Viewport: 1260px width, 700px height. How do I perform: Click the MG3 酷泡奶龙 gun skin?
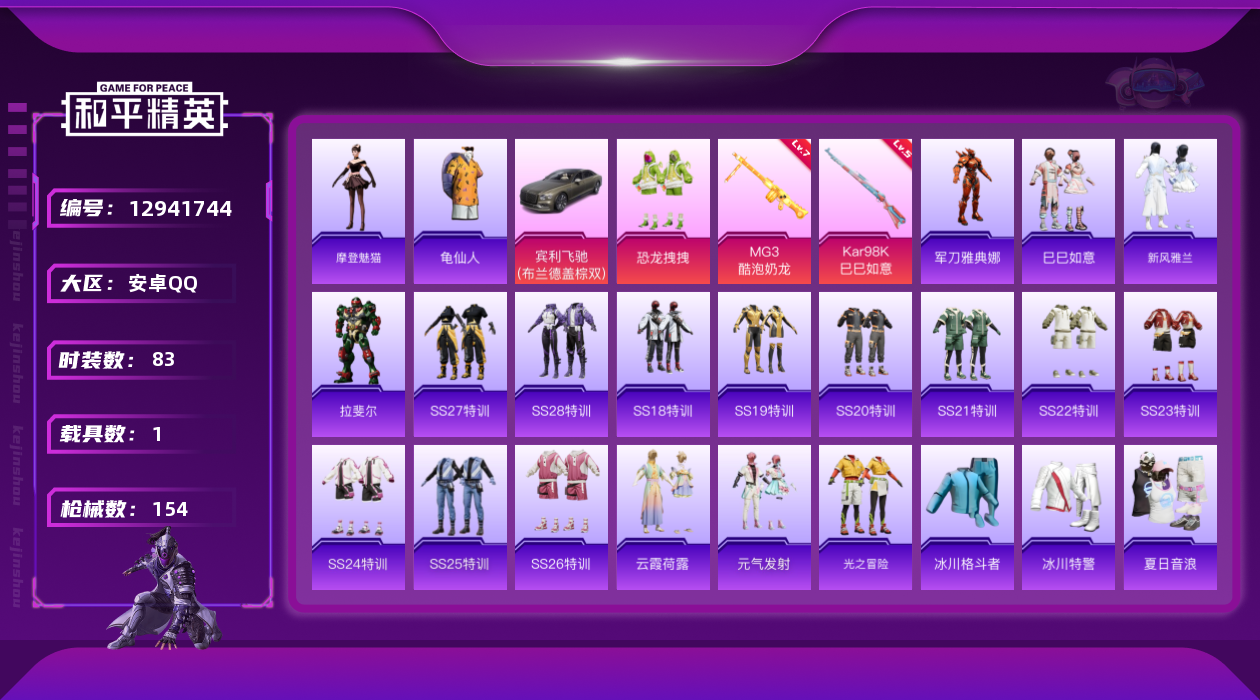(x=764, y=210)
